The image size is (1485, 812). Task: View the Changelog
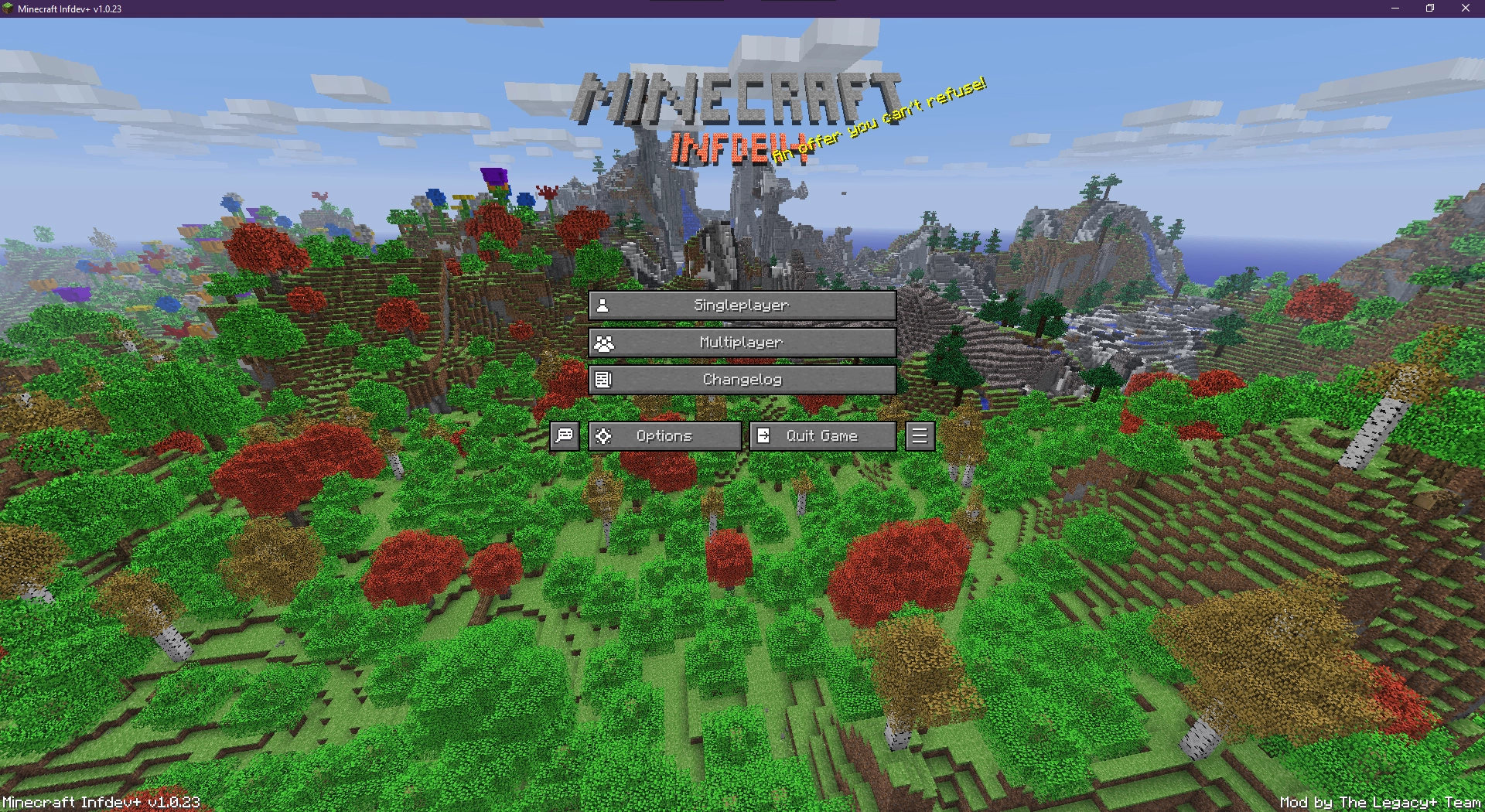[742, 379]
